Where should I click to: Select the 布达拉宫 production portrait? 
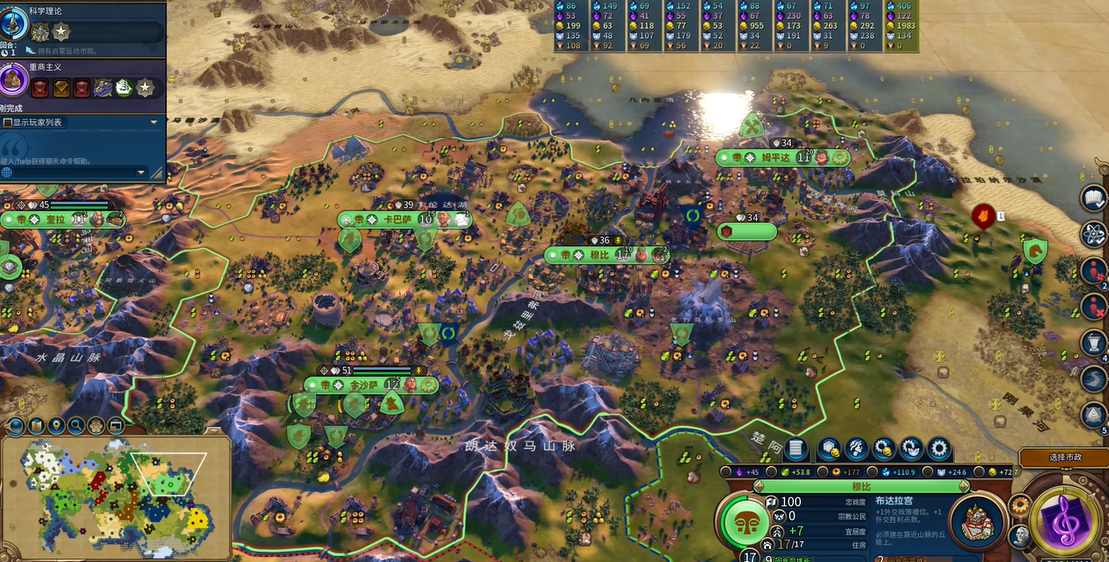pos(978,521)
